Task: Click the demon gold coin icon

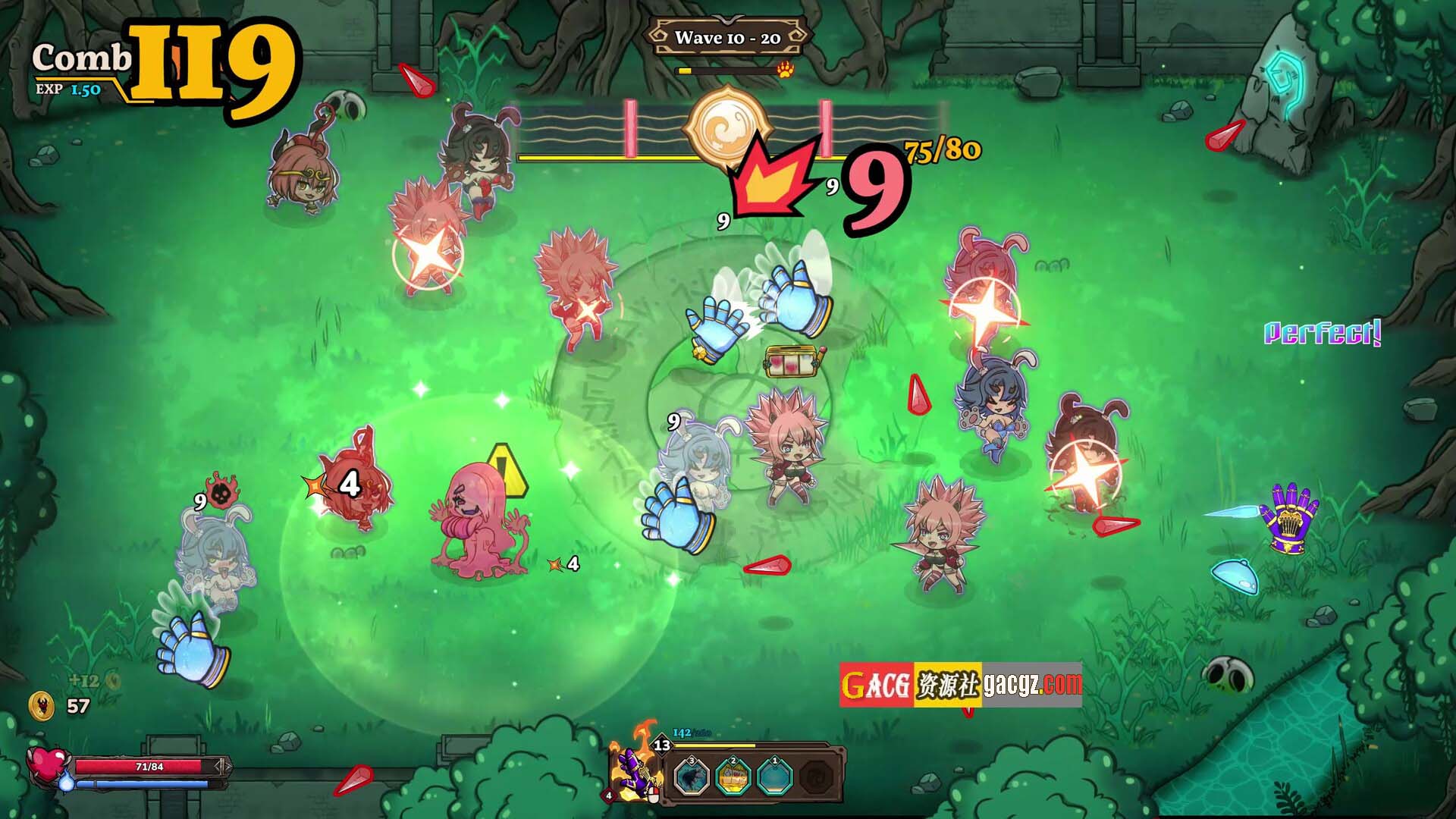Action: tap(42, 706)
